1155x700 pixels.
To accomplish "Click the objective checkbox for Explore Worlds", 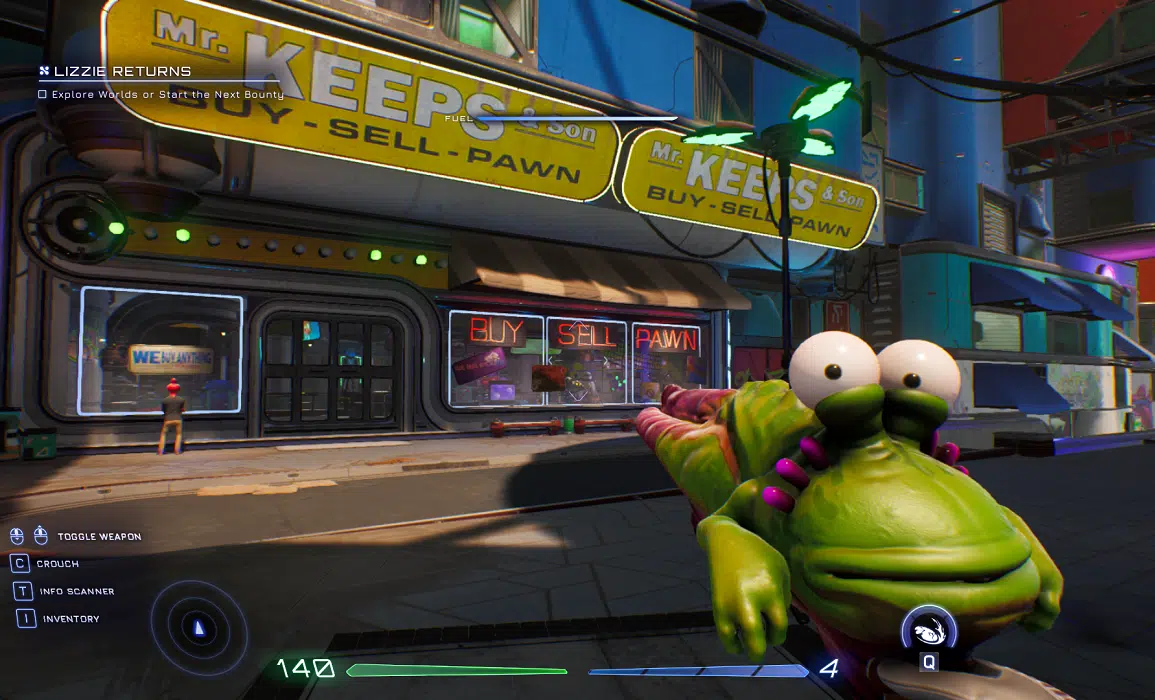I will 42,94.
